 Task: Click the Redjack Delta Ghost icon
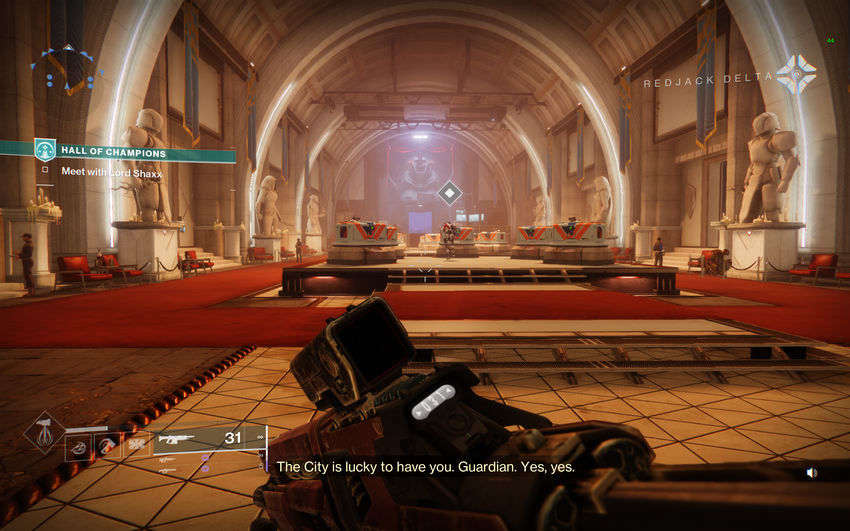(796, 75)
